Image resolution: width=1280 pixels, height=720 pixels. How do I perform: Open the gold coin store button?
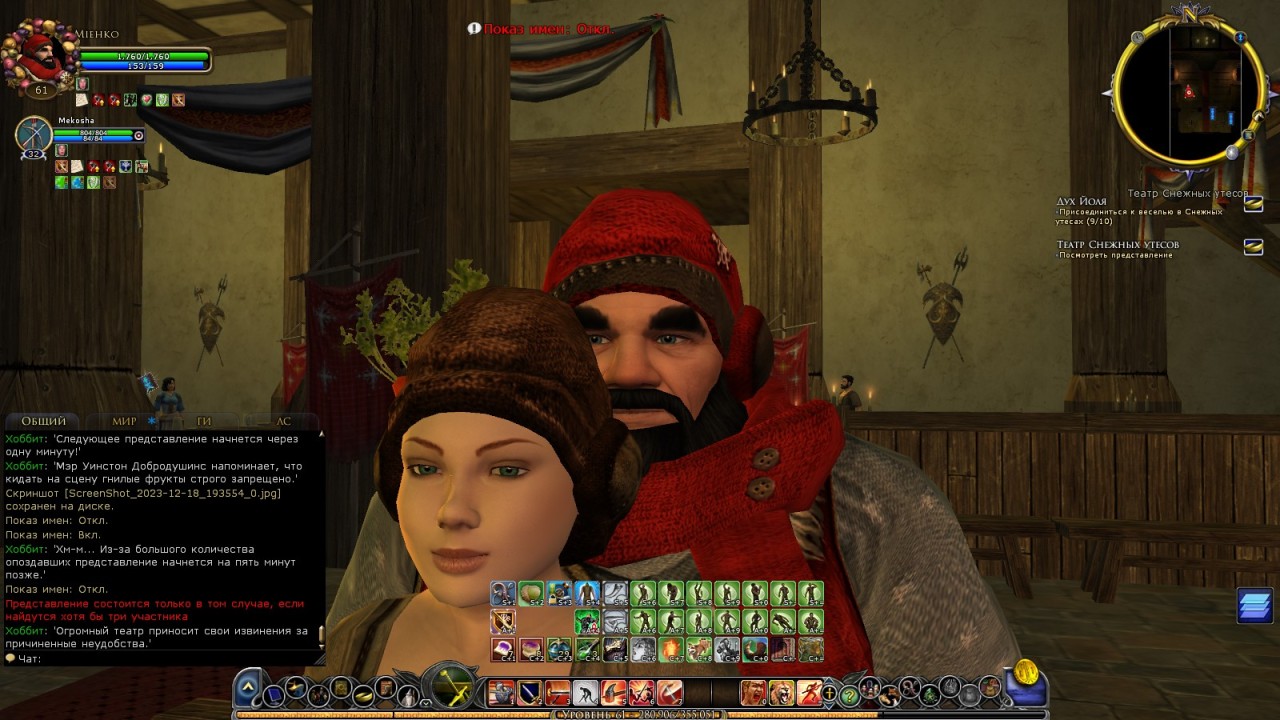point(1026,672)
